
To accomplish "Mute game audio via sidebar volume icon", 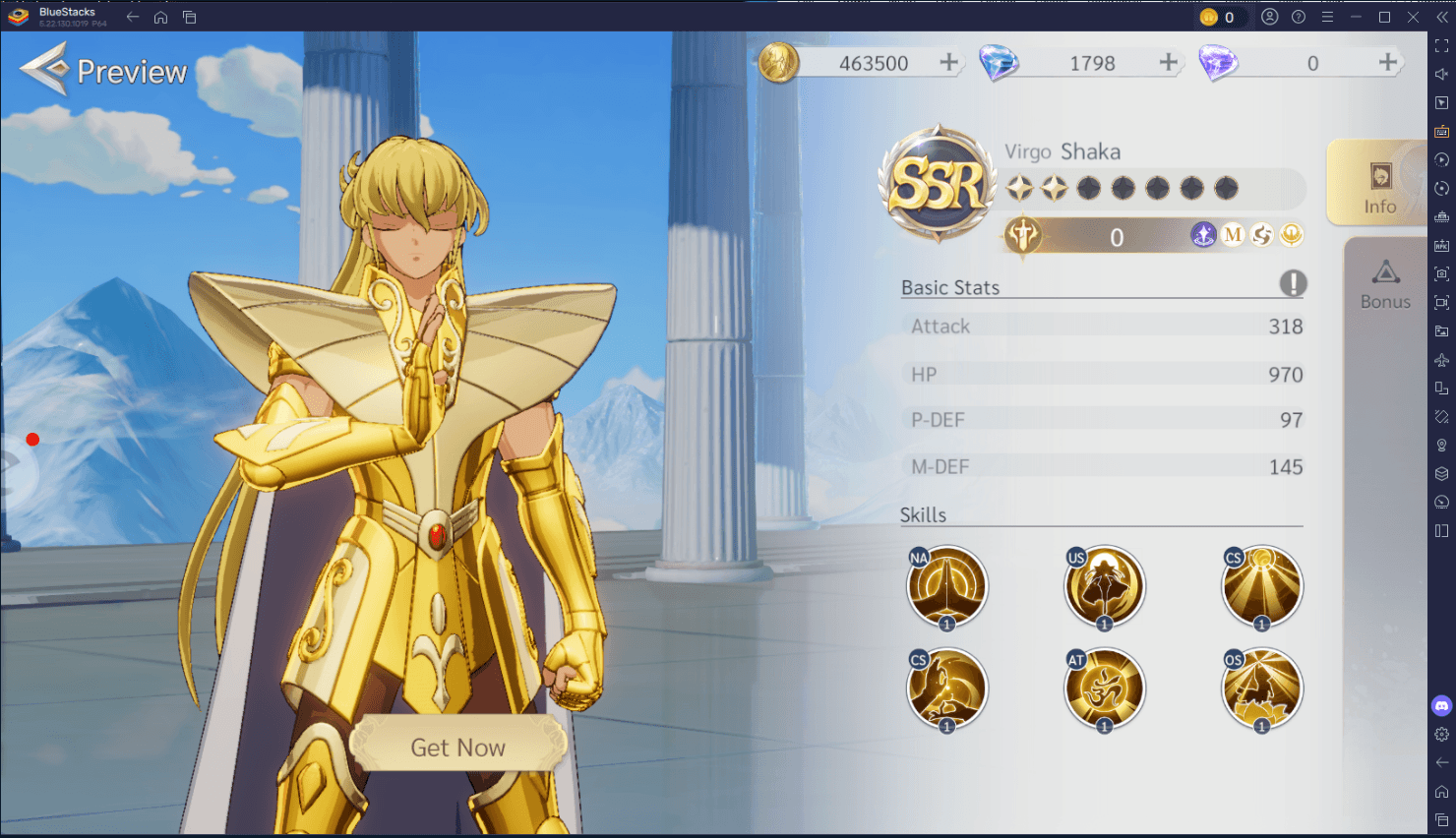I will pyautogui.click(x=1441, y=73).
